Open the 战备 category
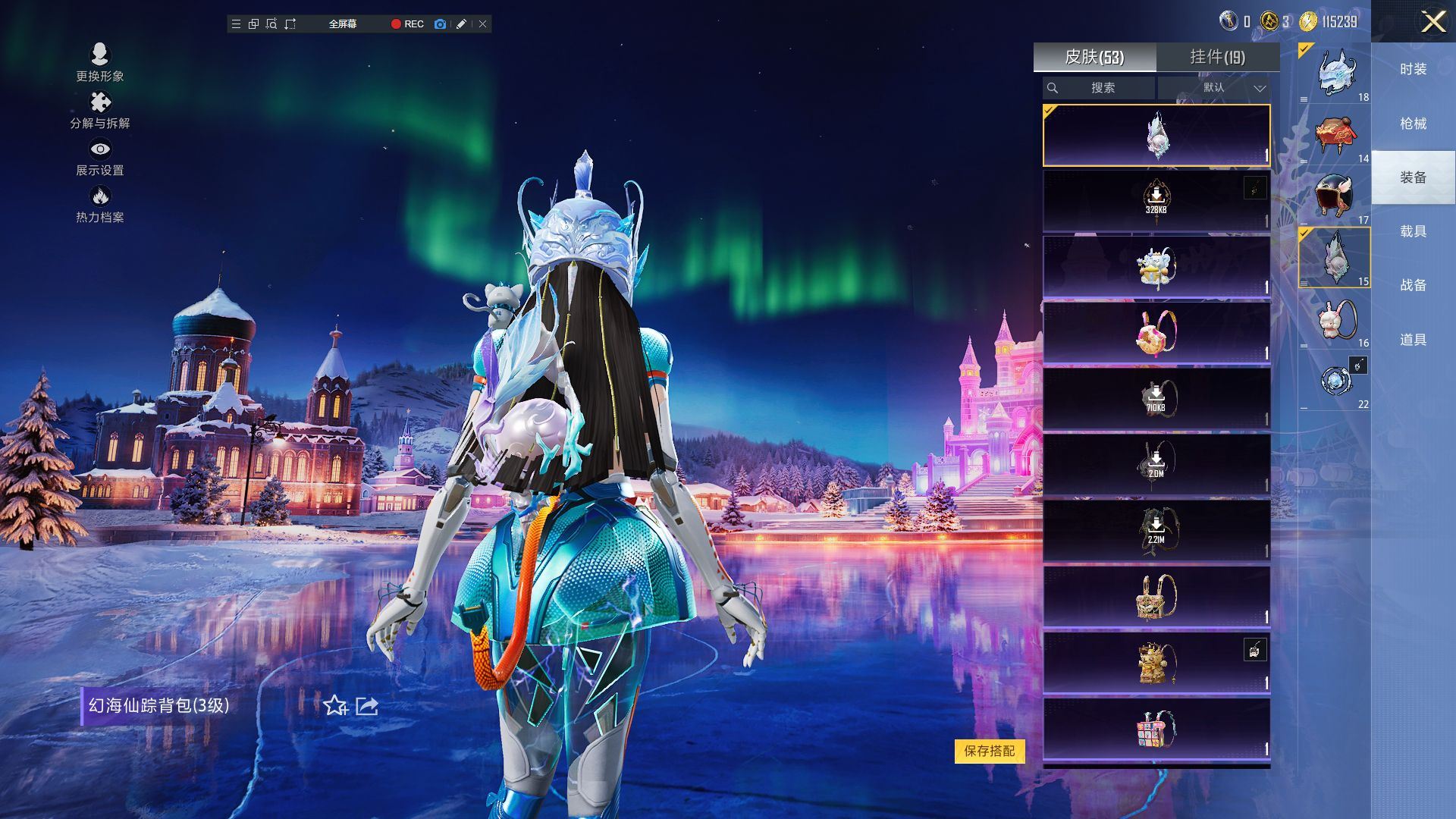 (x=1413, y=285)
